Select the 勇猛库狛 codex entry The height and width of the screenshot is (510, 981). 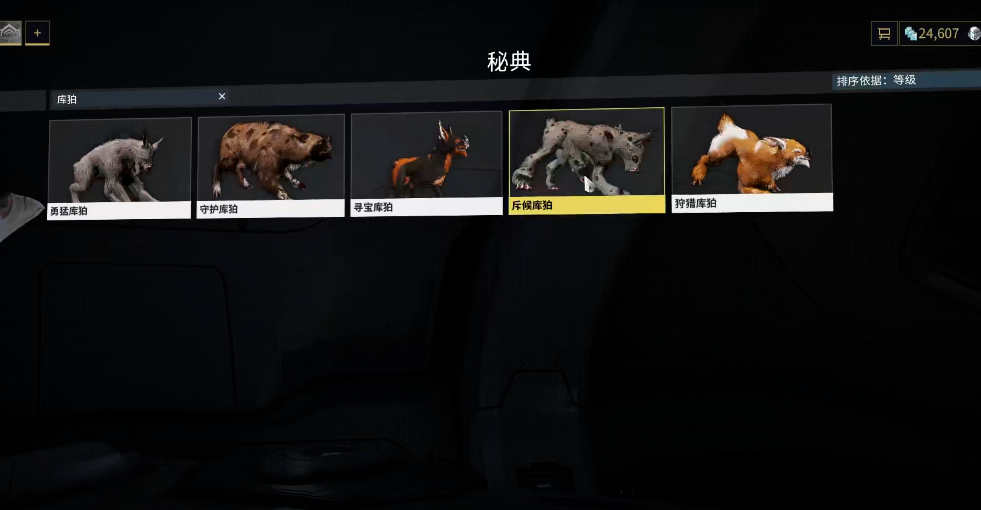(x=119, y=167)
